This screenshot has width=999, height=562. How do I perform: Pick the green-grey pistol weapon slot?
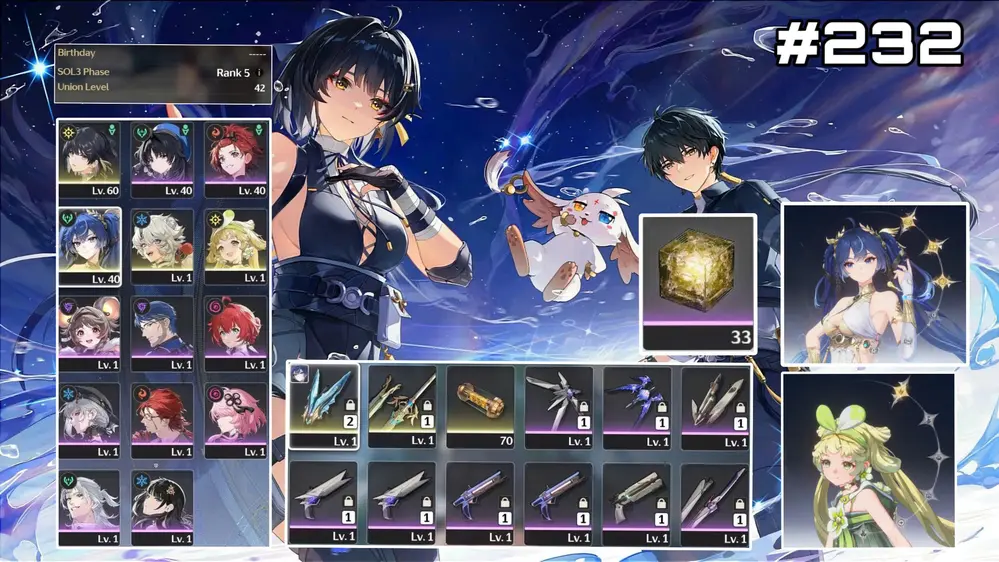(x=636, y=502)
